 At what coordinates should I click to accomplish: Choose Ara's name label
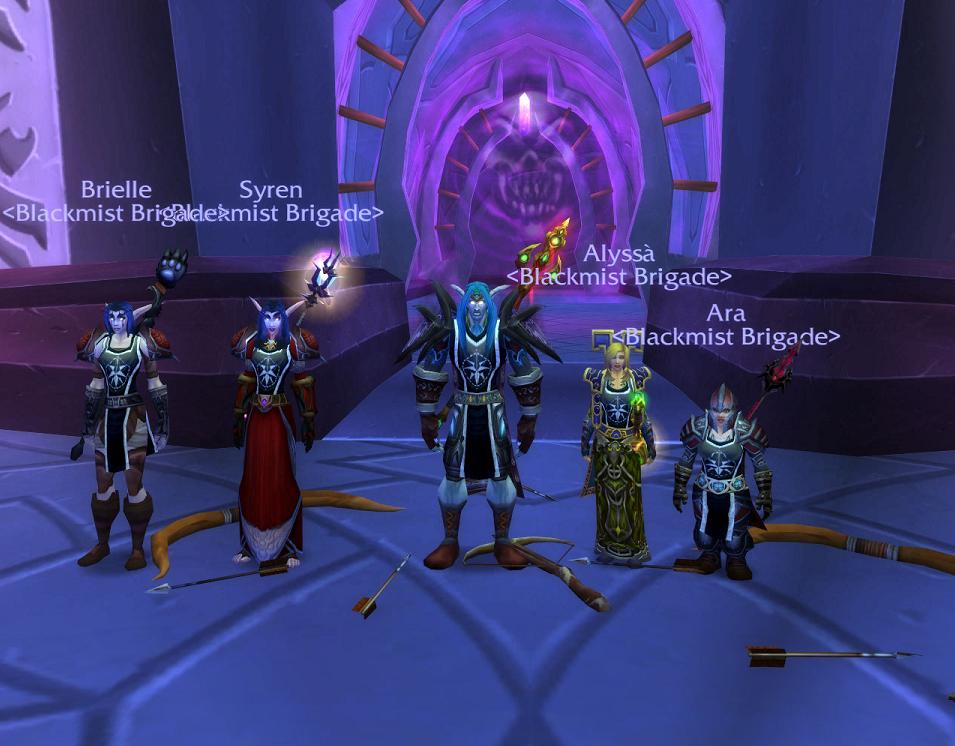click(725, 313)
